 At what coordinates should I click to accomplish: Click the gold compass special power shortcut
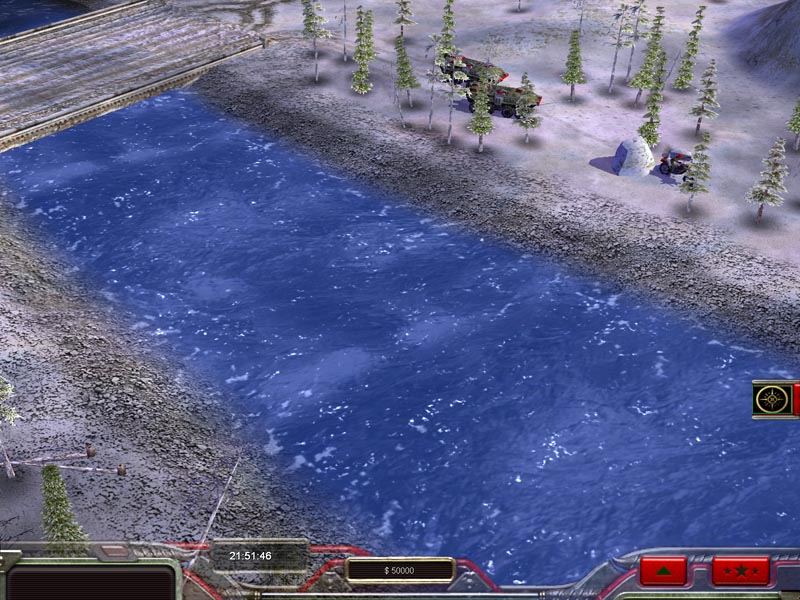pos(772,399)
